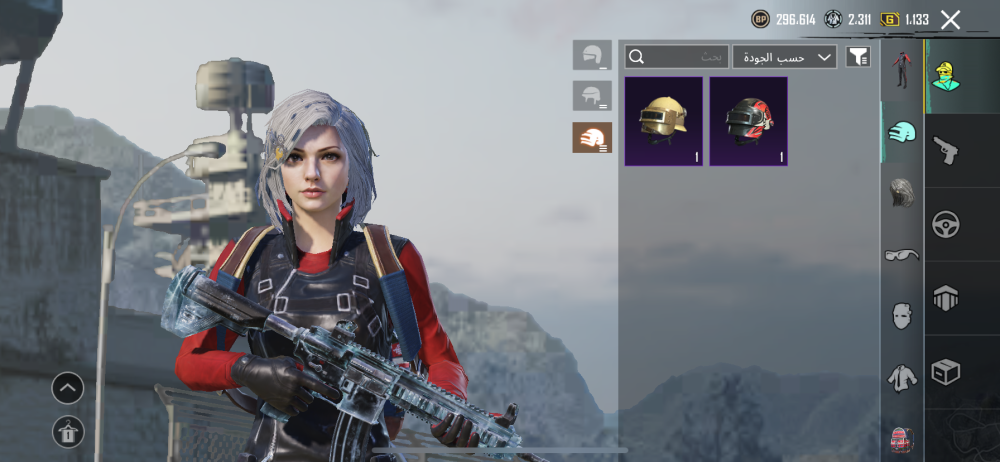Open the backpack skins category
Image resolution: width=1000 pixels, height=462 pixels.
point(902,439)
